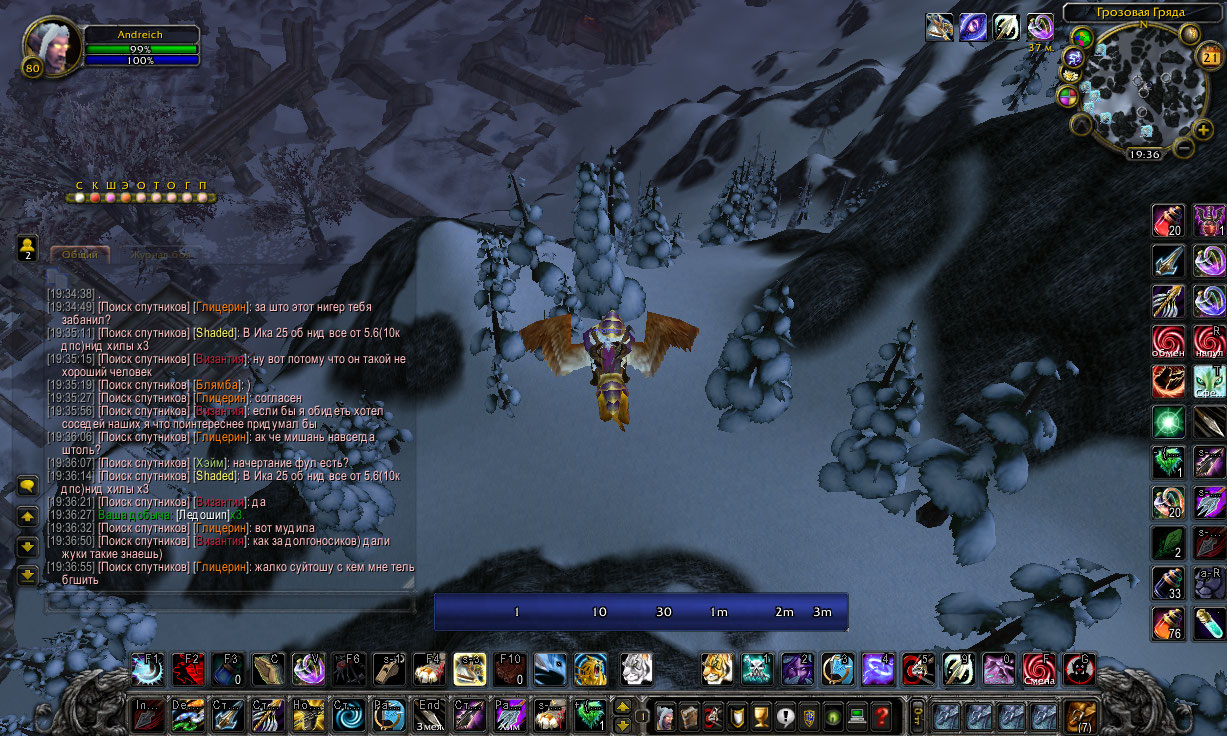Open the chat bubble menu button
Viewport: 1227px width, 736px height.
click(x=28, y=487)
